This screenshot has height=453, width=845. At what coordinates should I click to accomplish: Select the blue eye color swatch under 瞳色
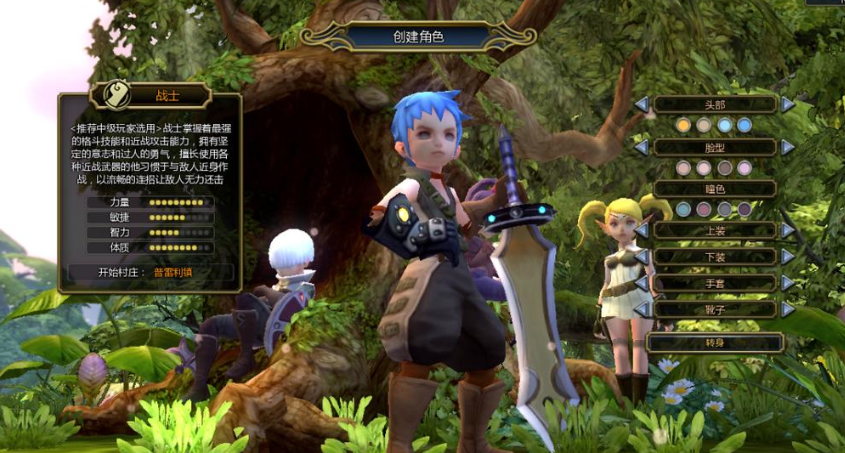coord(684,209)
